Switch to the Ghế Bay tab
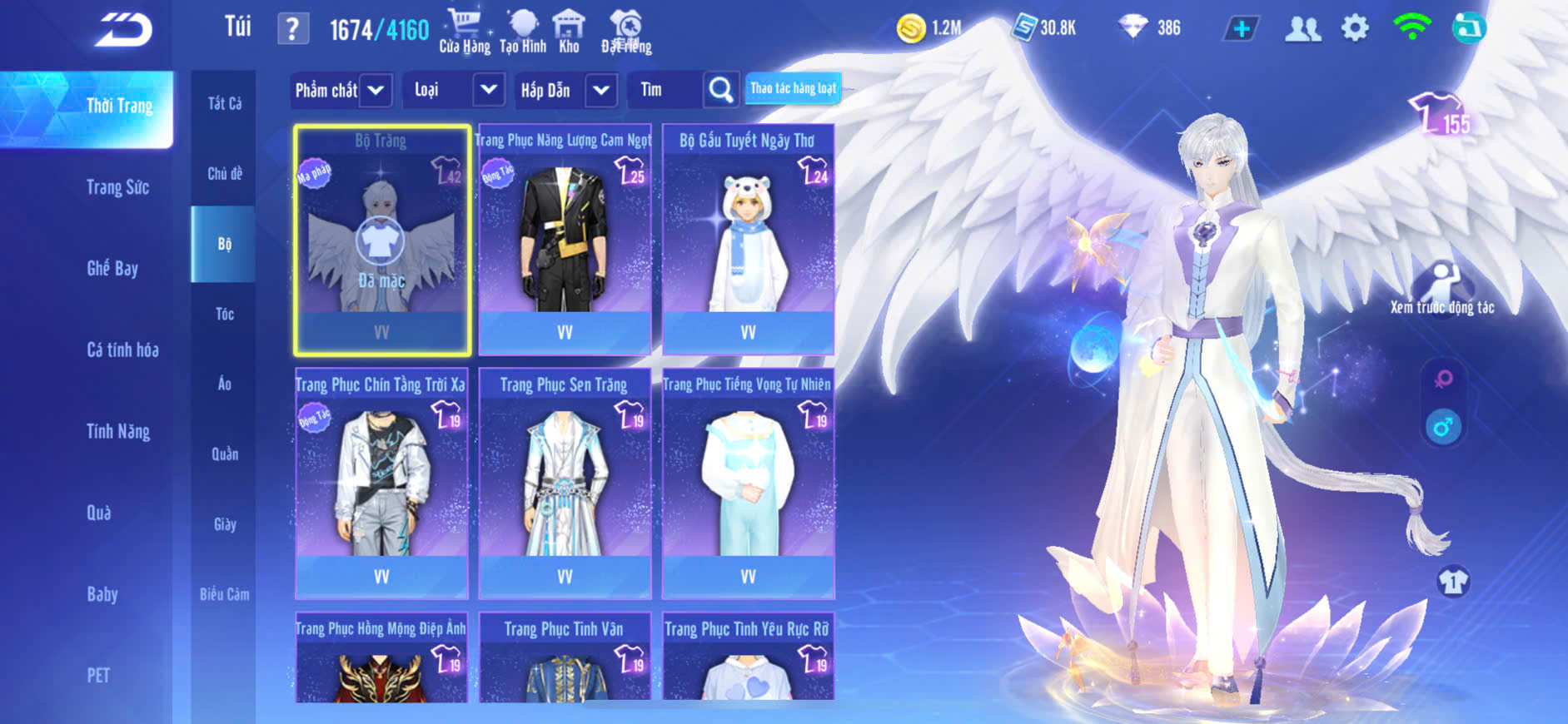 coord(112,268)
